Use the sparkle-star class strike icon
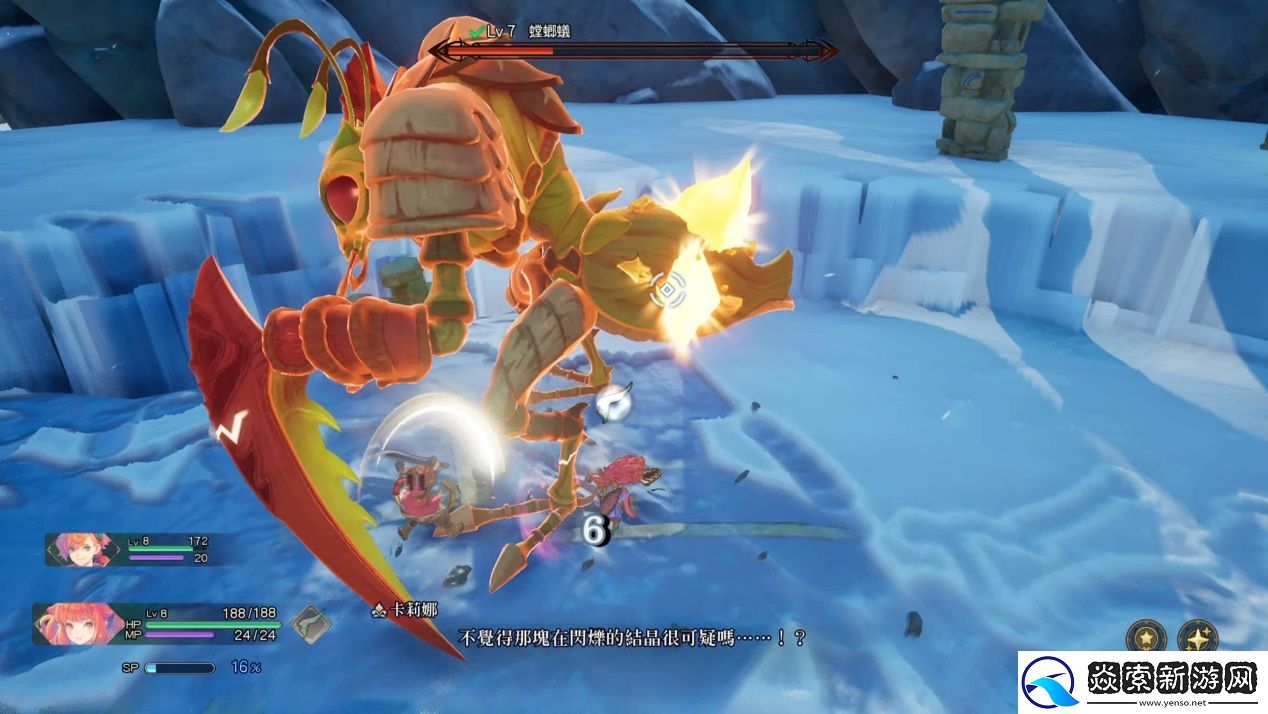 coord(1196,637)
